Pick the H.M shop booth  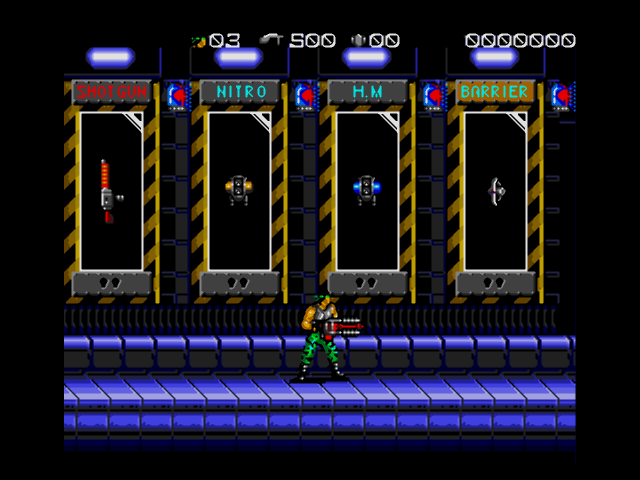pos(367,190)
